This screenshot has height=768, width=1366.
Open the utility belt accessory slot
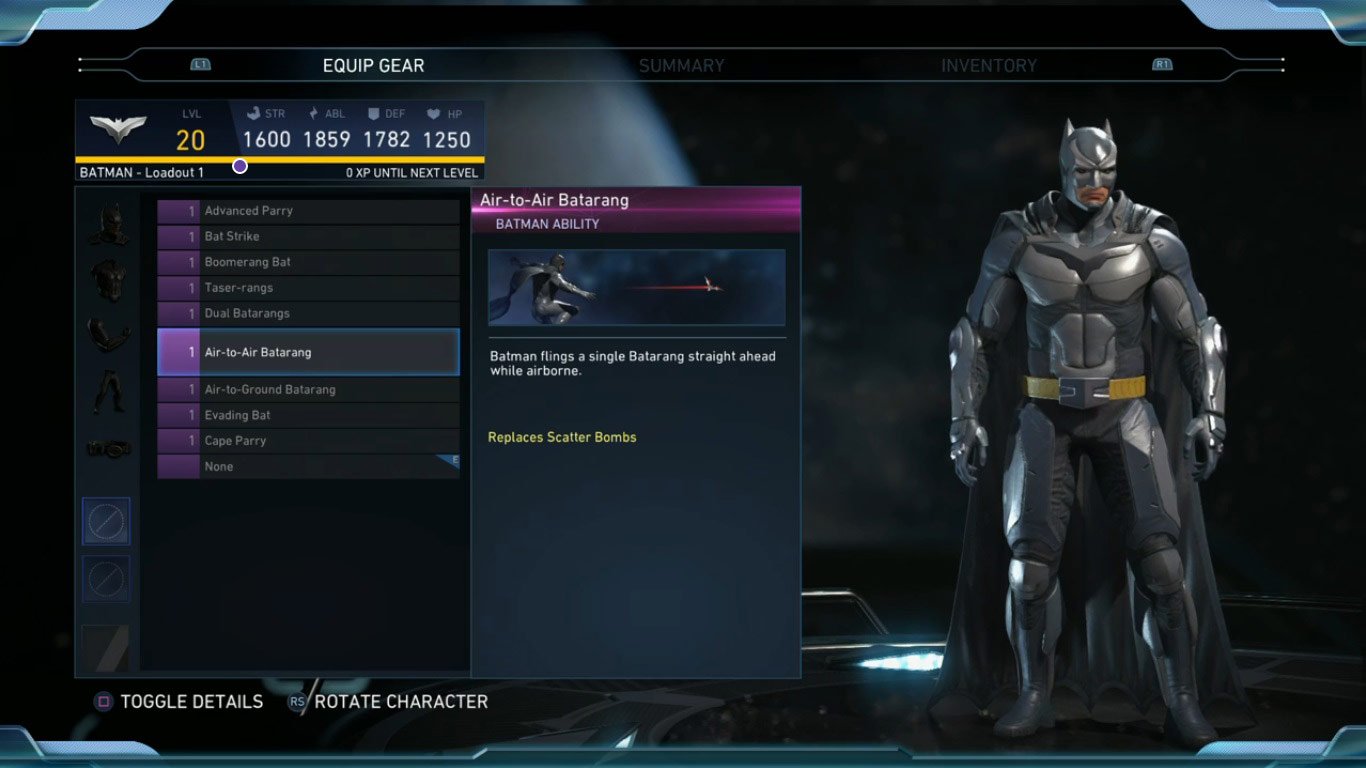(108, 449)
